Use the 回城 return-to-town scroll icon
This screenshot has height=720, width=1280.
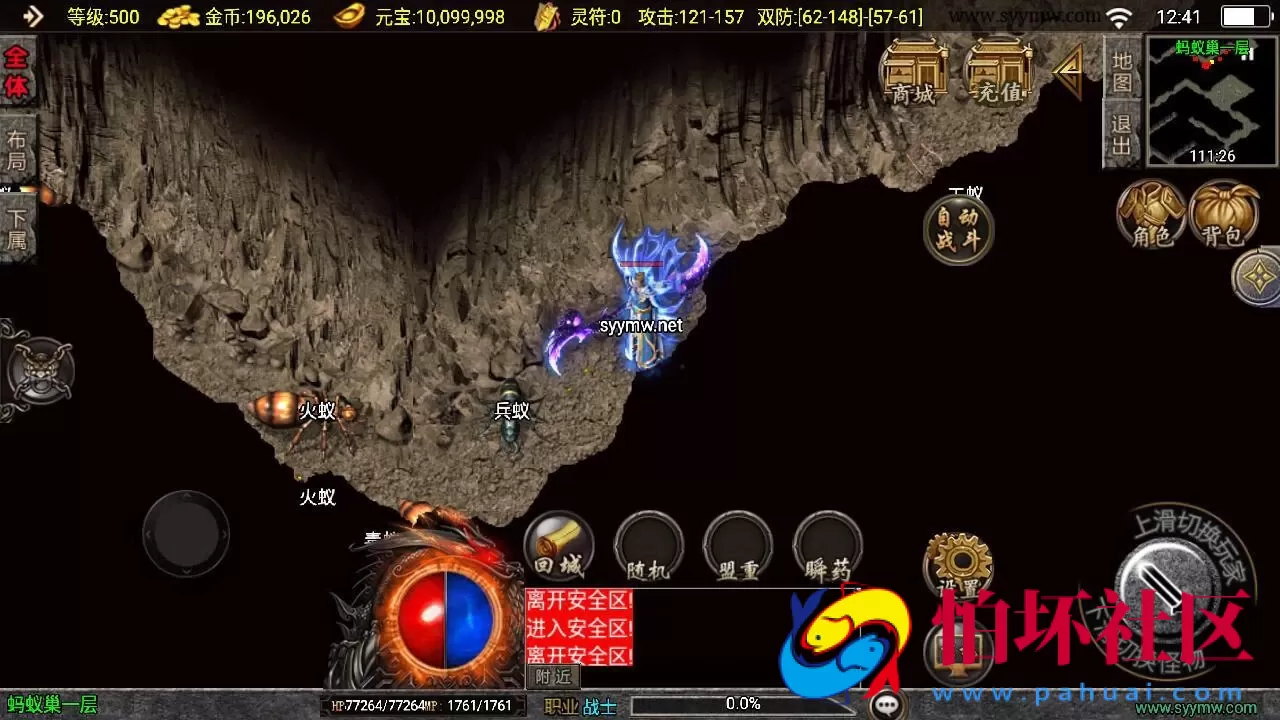pyautogui.click(x=558, y=545)
